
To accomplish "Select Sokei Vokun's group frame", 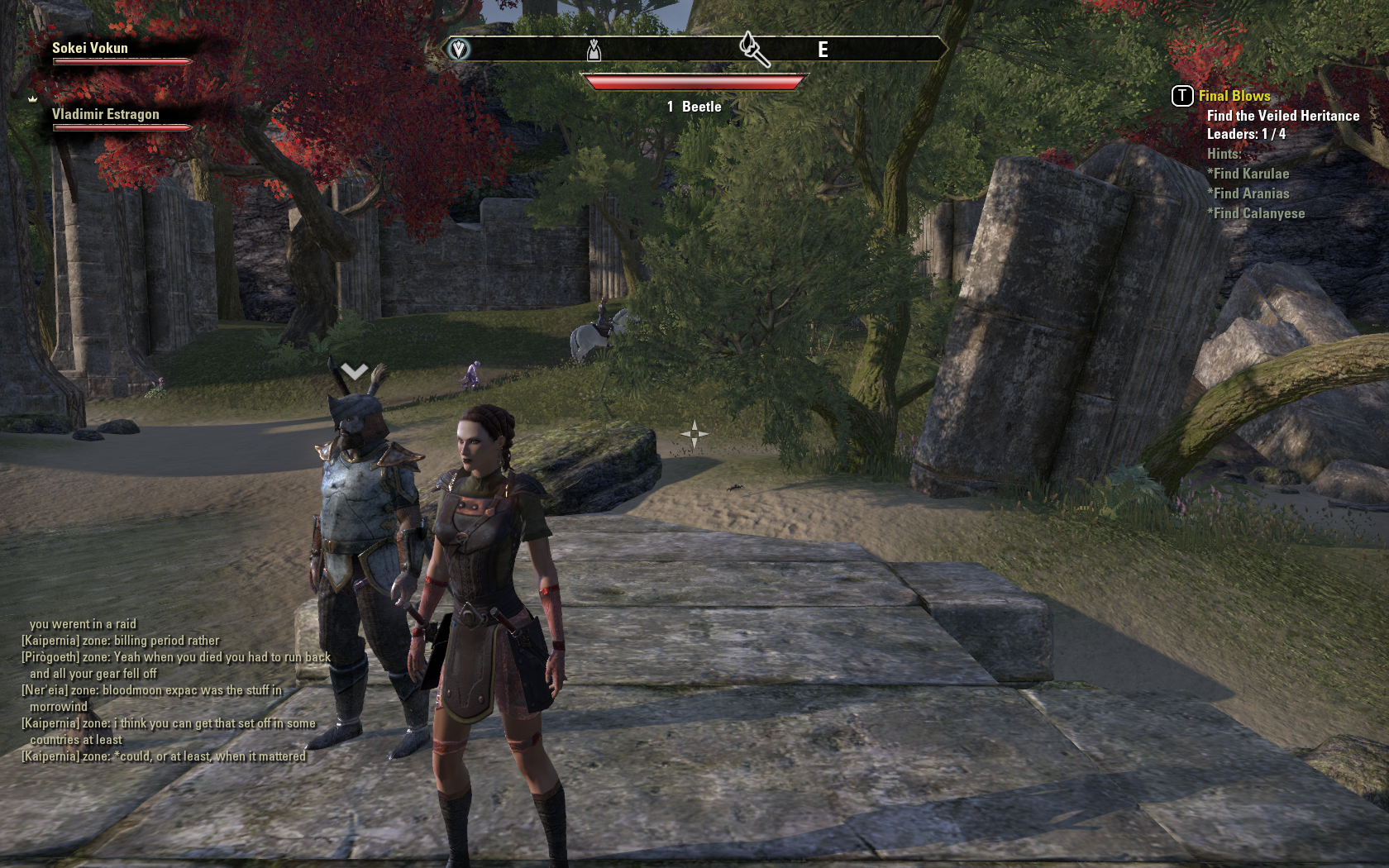I will pyautogui.click(x=91, y=49).
